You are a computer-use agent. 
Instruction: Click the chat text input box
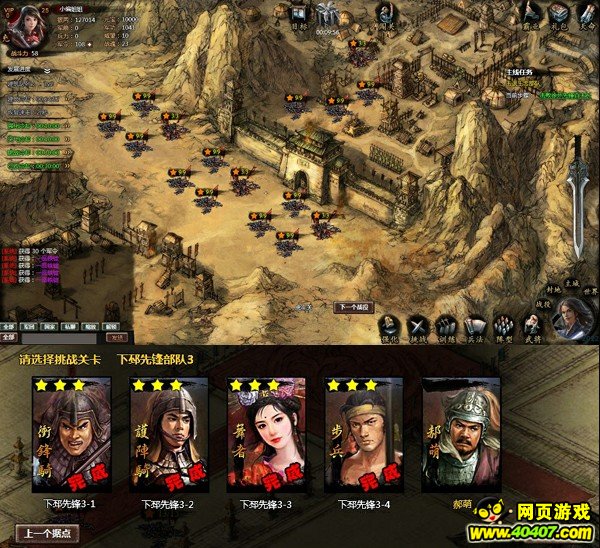(60, 338)
